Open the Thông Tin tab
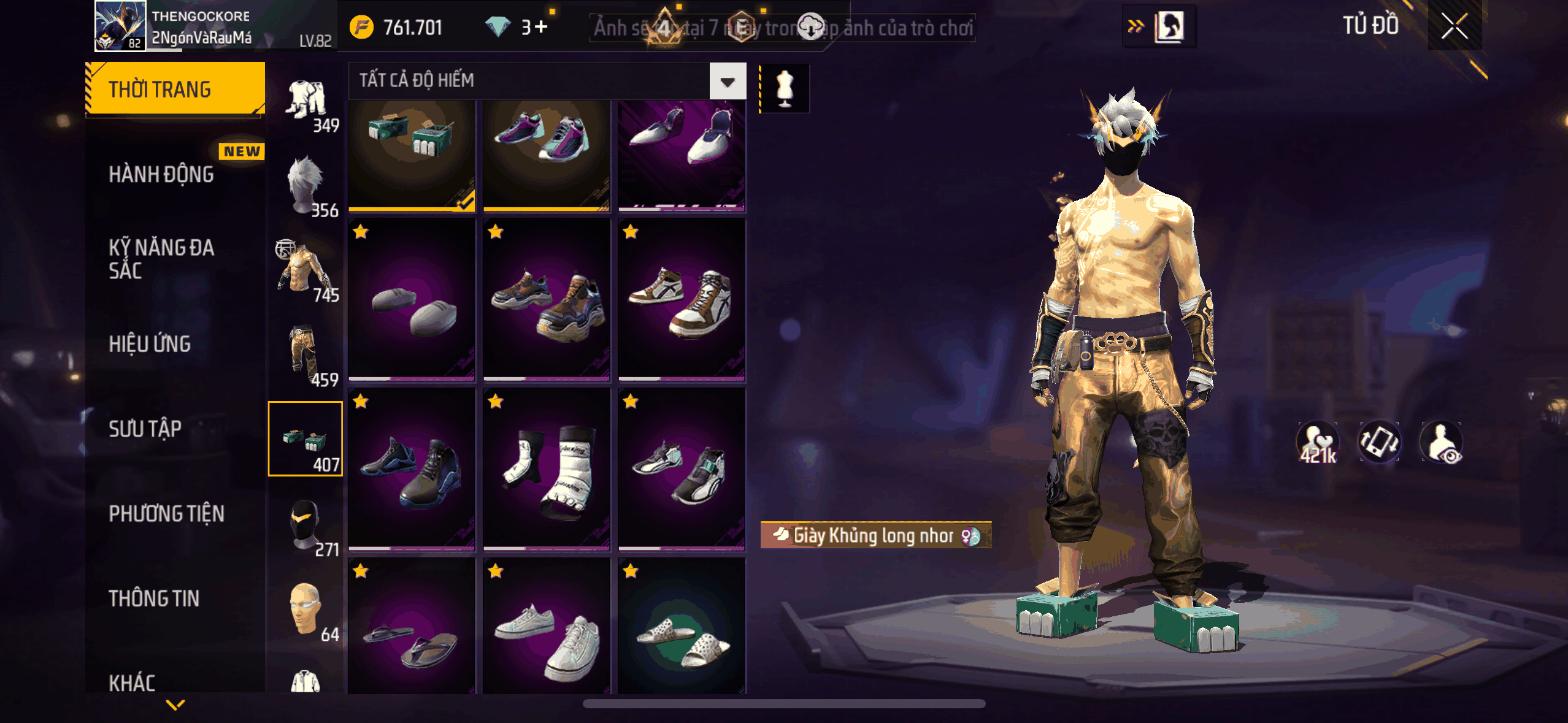Viewport: 1568px width, 723px height. [x=154, y=599]
